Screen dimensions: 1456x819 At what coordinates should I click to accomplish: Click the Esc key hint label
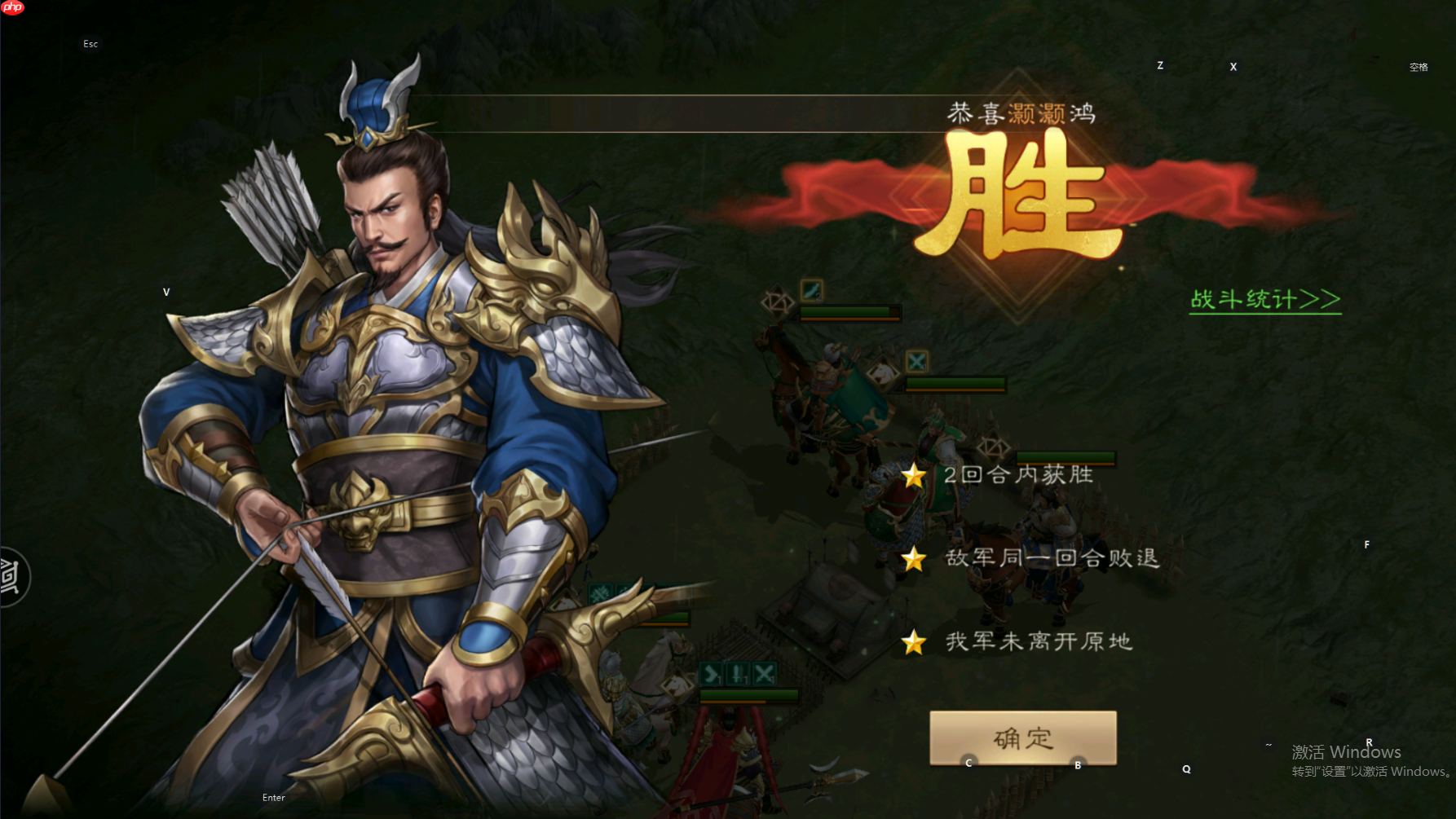click(x=90, y=43)
